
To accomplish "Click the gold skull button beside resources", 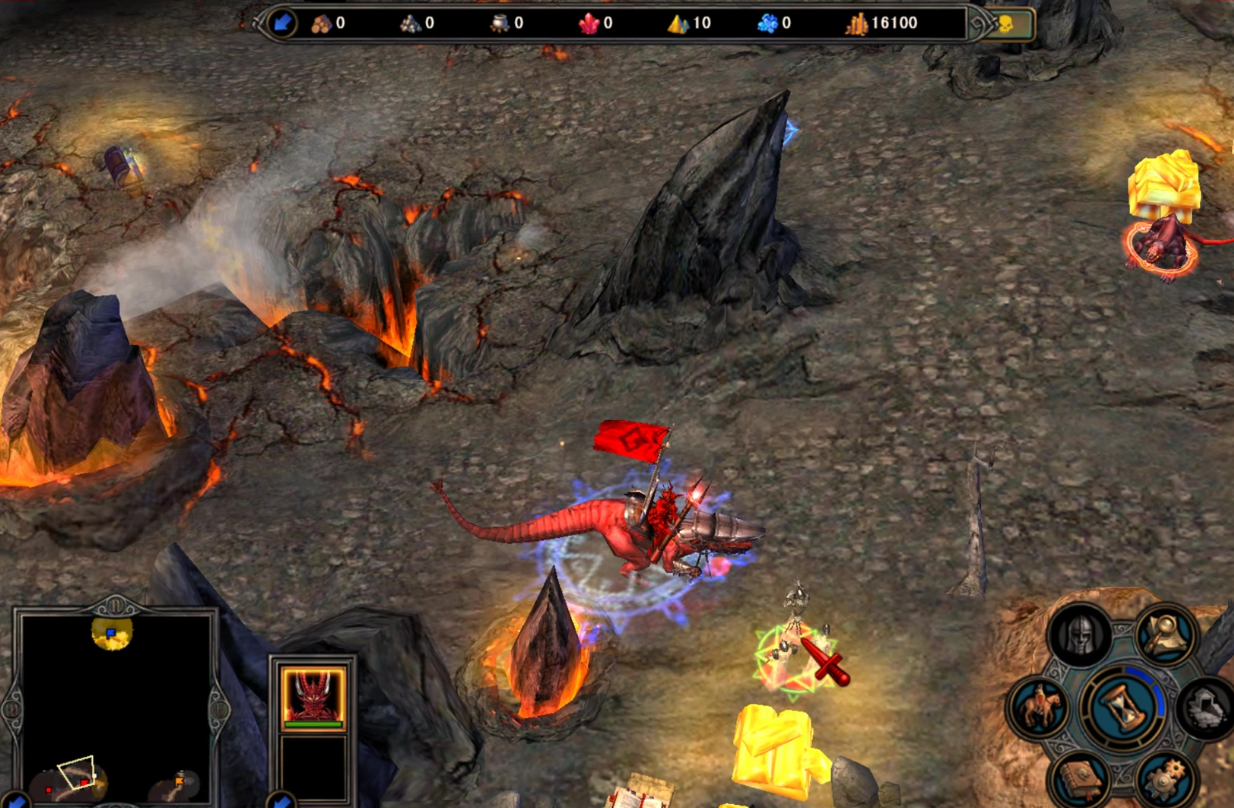I will click(x=1006, y=24).
